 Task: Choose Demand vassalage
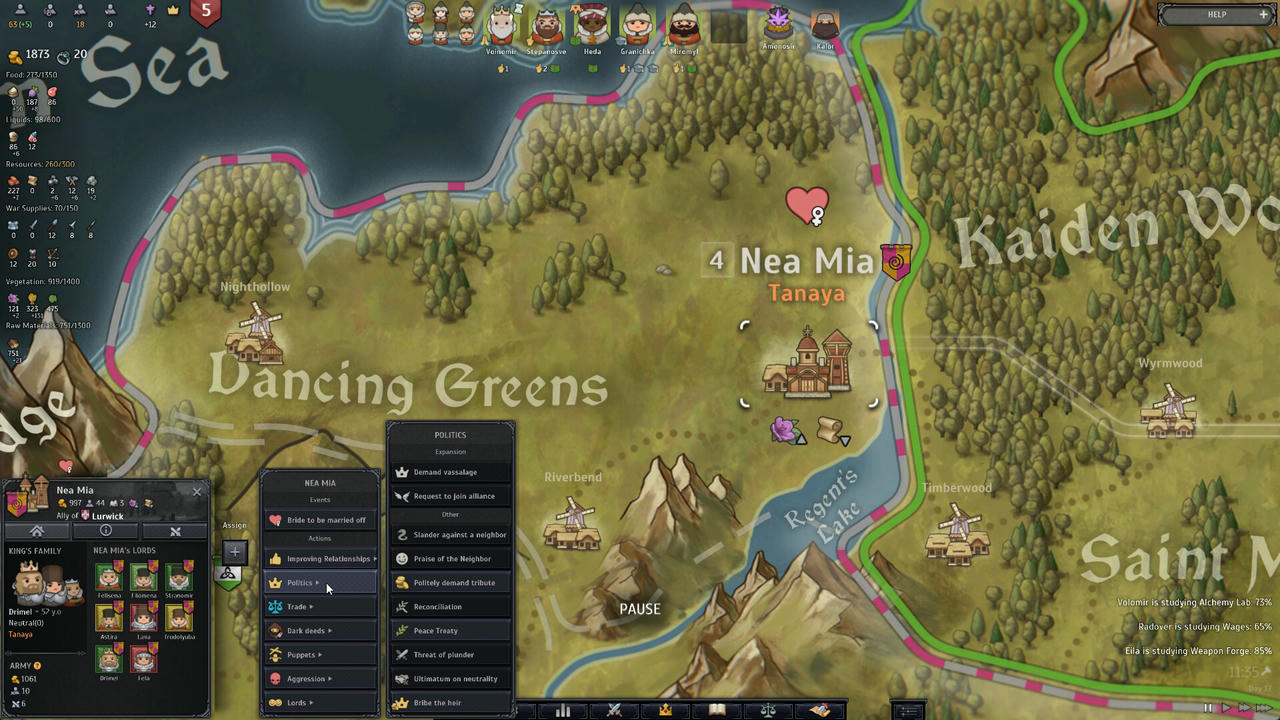click(x=451, y=472)
